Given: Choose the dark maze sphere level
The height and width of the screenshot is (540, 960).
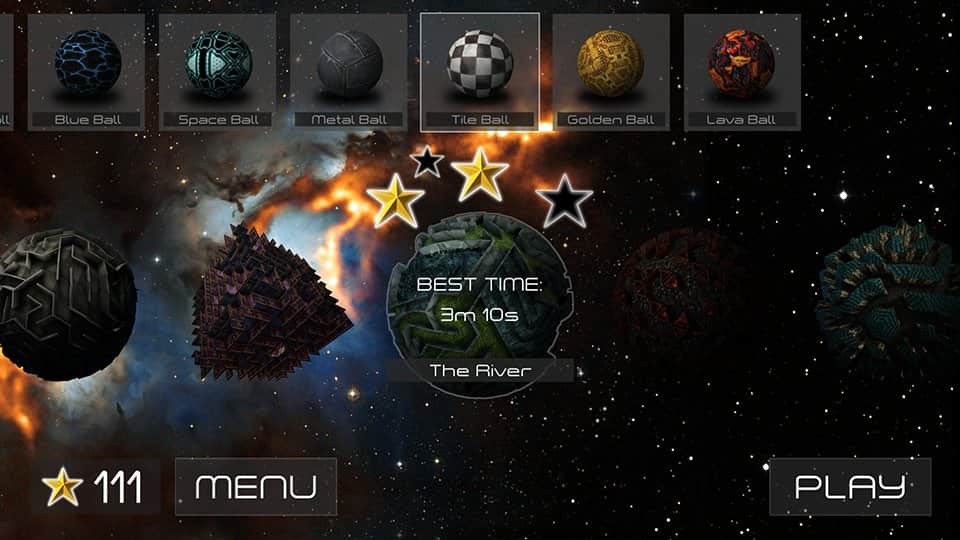Looking at the screenshot, I should click(66, 304).
